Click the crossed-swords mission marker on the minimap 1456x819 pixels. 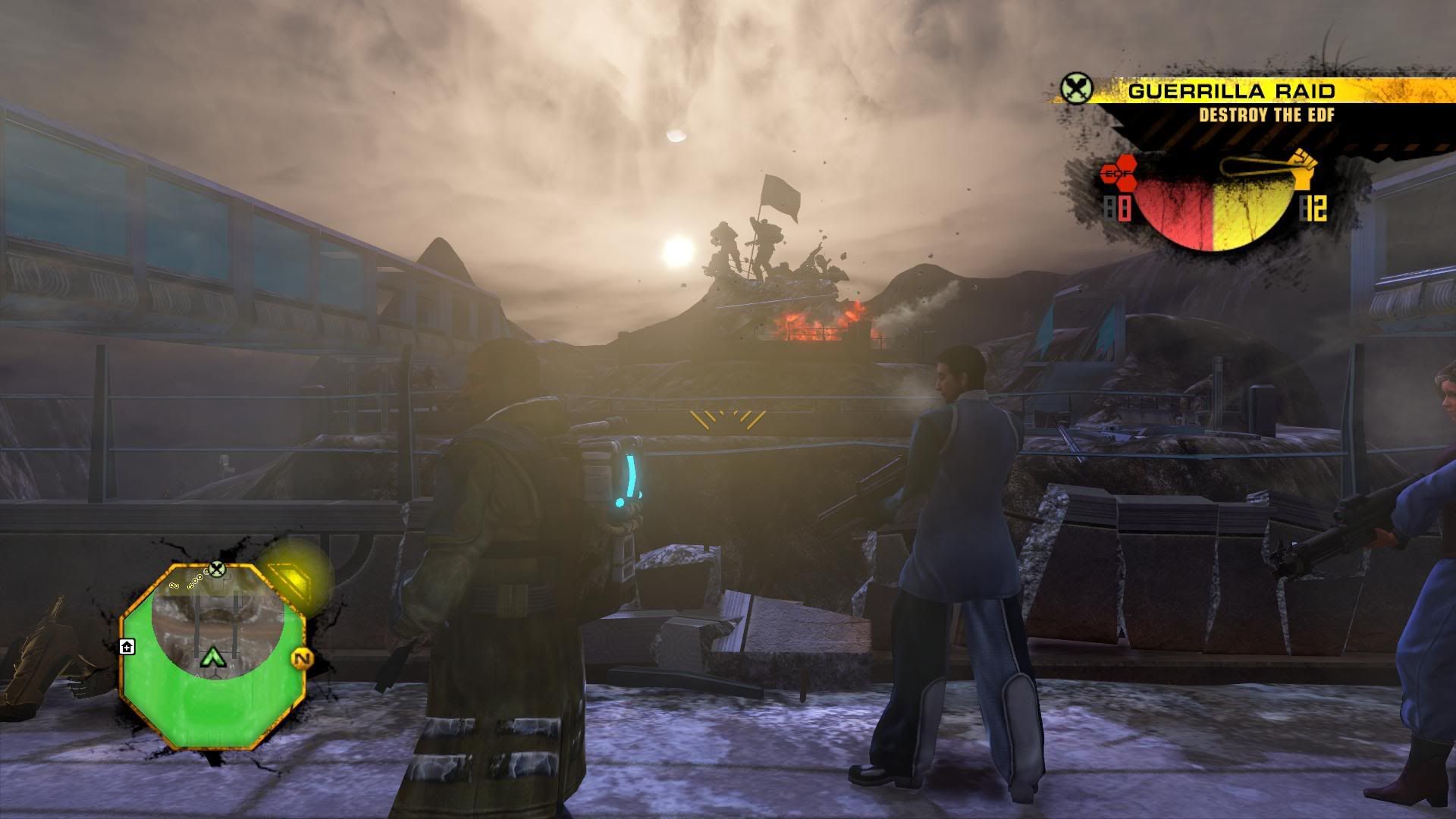(218, 568)
